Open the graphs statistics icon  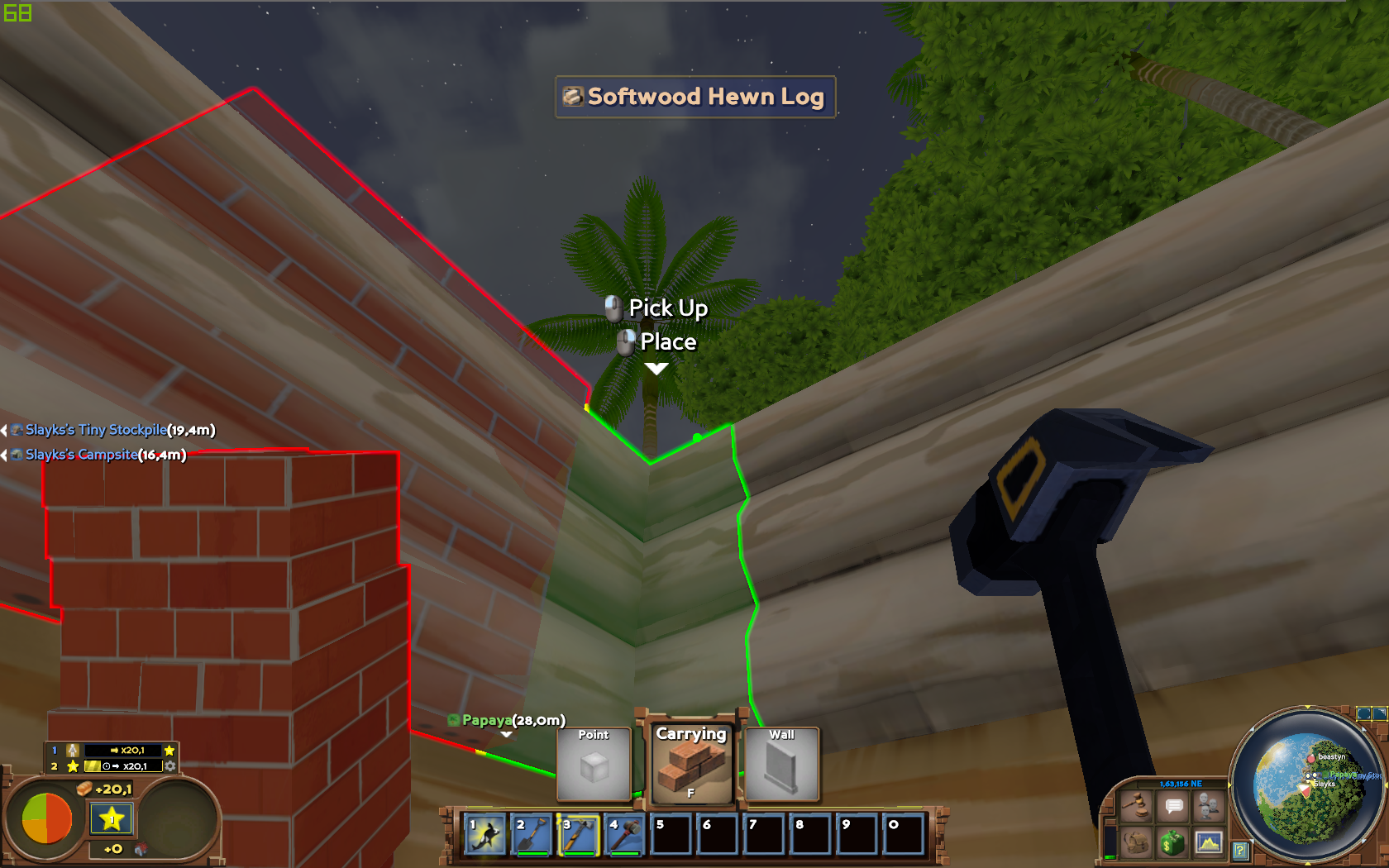1210,842
